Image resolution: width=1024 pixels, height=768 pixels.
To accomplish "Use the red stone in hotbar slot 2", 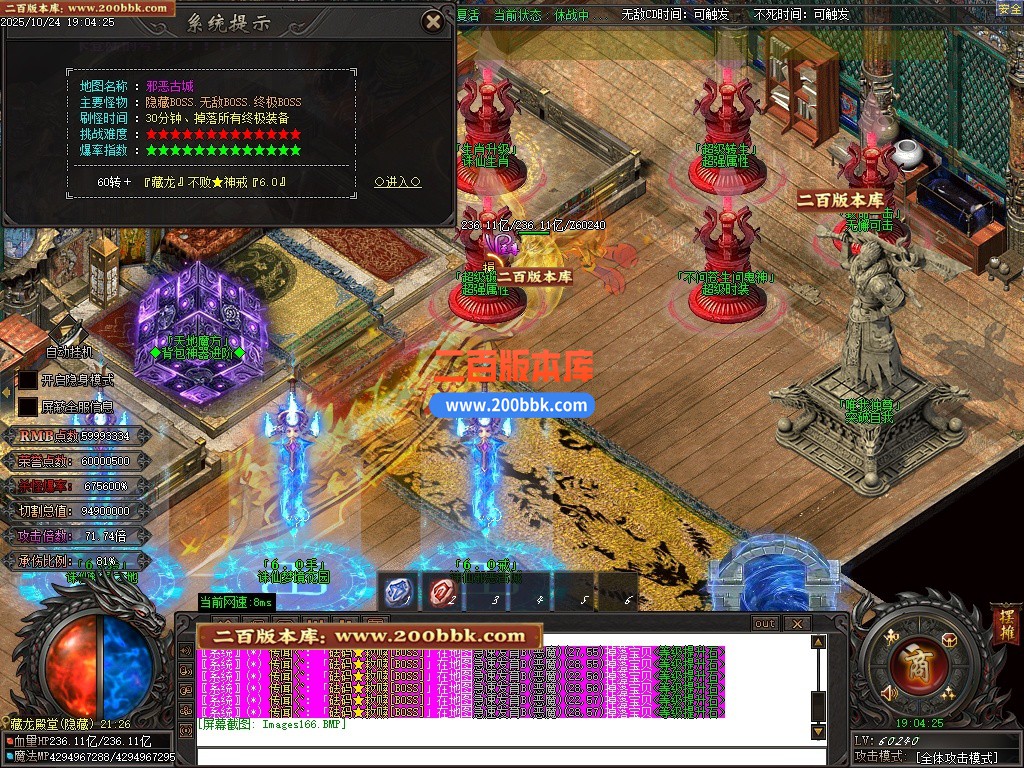I will pos(442,592).
